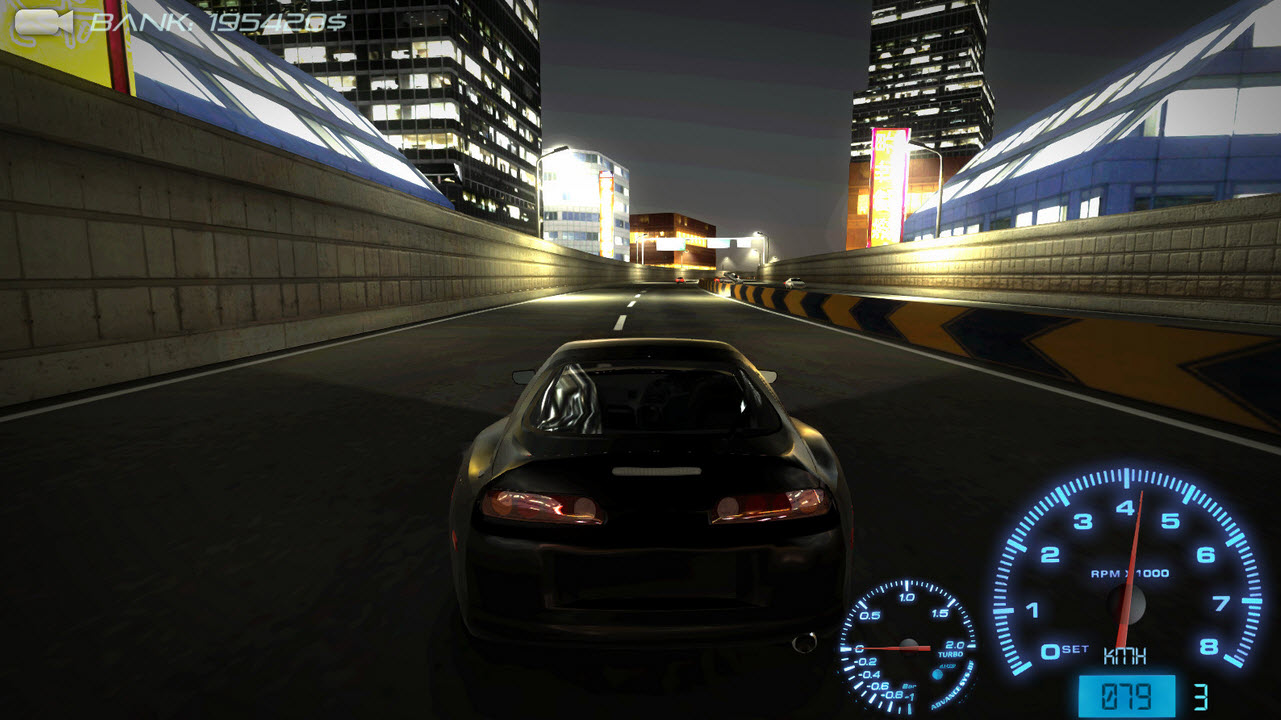Toggle the SET marker beside the zero RPM mark

pos(1074,650)
